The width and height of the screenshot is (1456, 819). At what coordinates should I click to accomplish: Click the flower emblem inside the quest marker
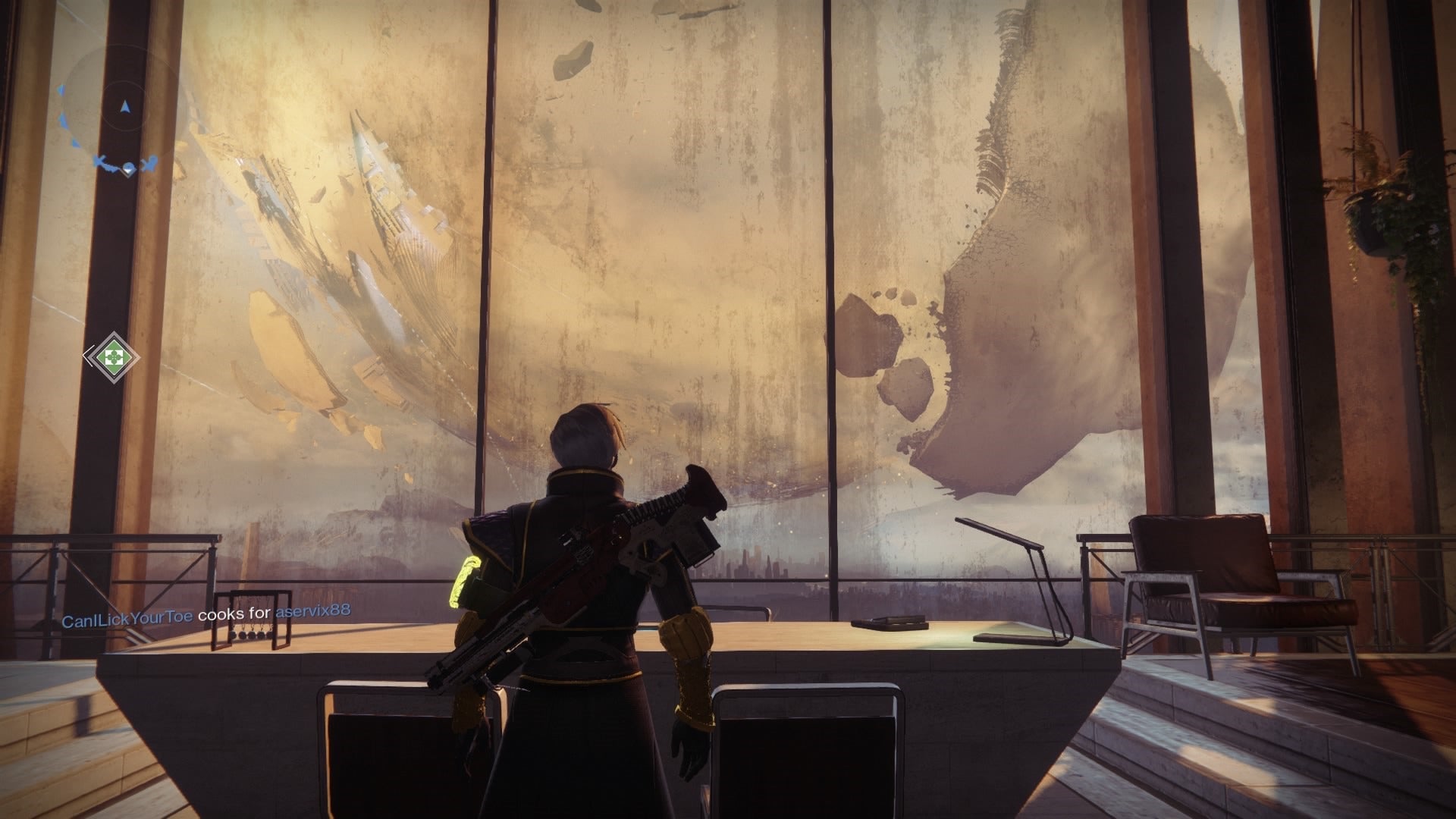pos(114,356)
